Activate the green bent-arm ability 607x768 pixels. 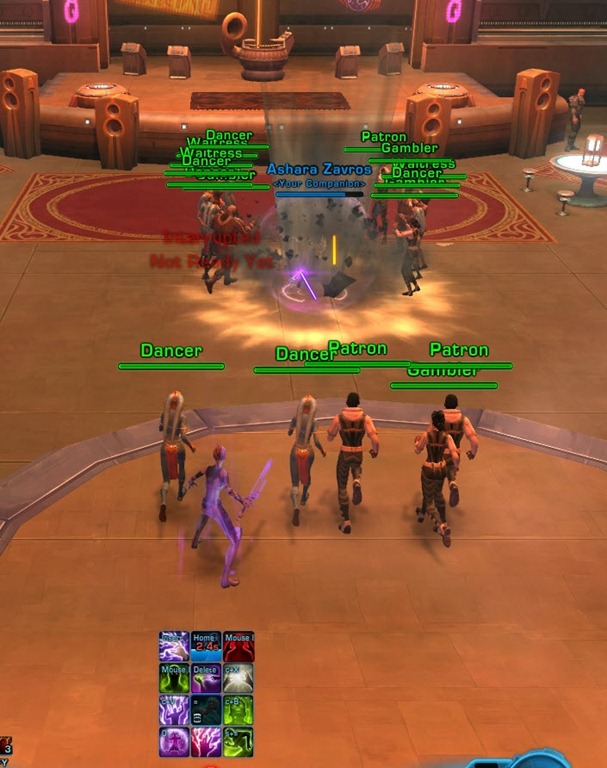tap(238, 741)
